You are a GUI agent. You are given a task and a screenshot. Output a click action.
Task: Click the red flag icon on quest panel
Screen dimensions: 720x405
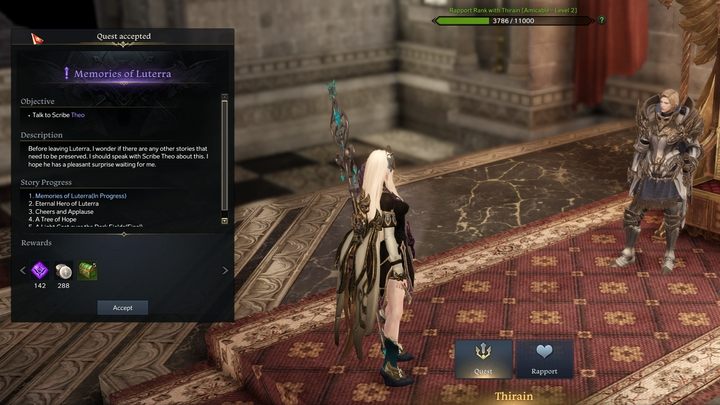coord(36,38)
